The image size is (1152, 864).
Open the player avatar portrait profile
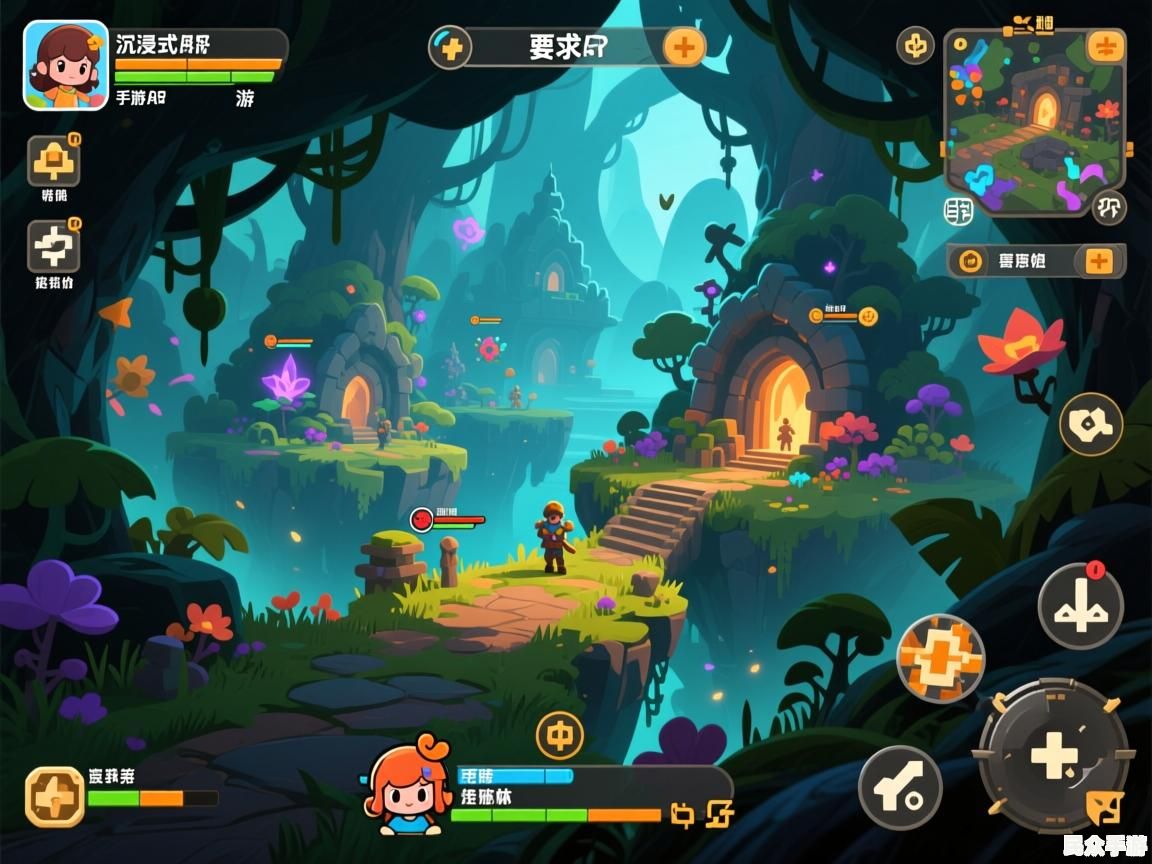tap(66, 65)
